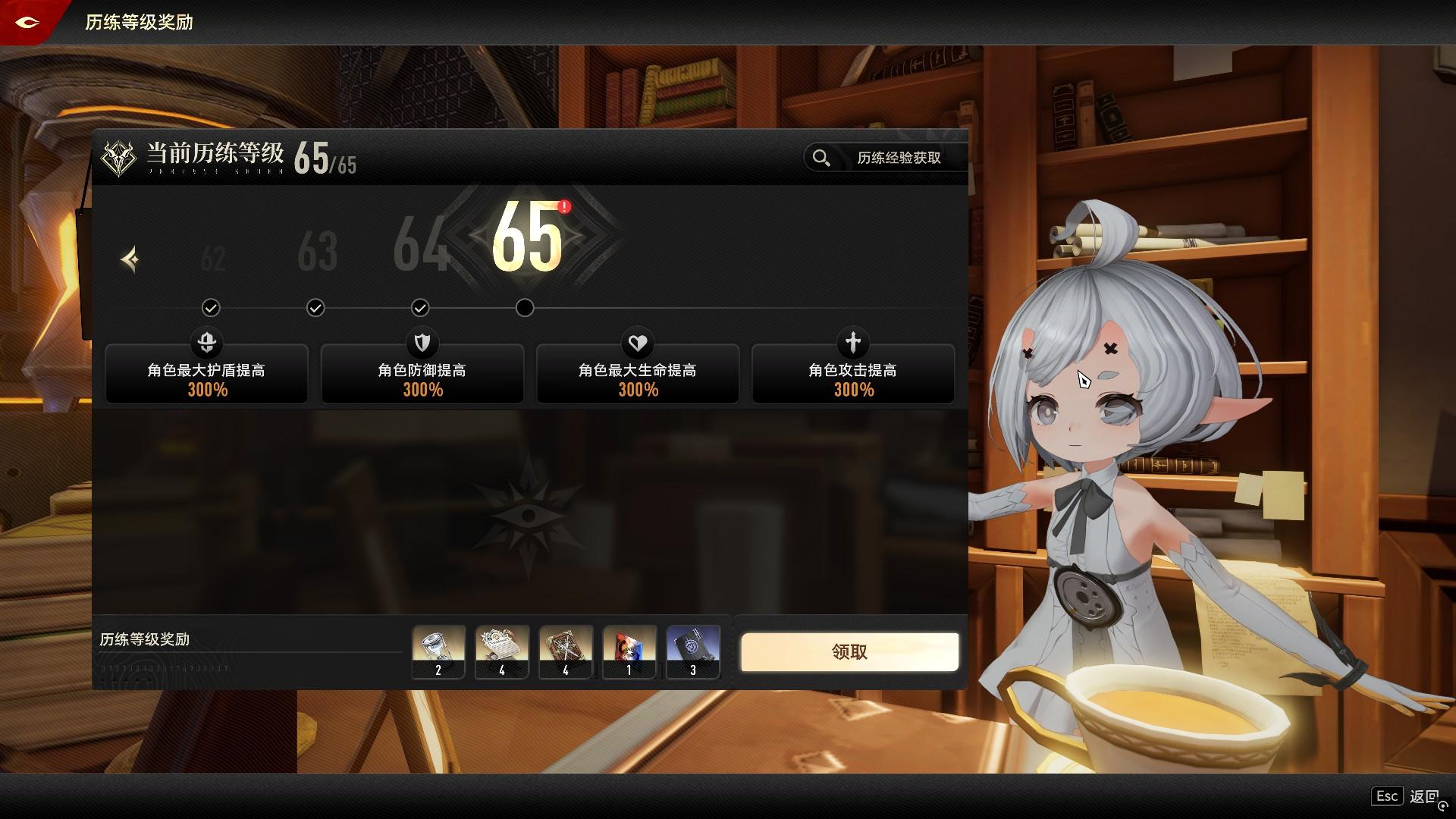View the 角色最大生命提高 health bonus

[x=638, y=374]
